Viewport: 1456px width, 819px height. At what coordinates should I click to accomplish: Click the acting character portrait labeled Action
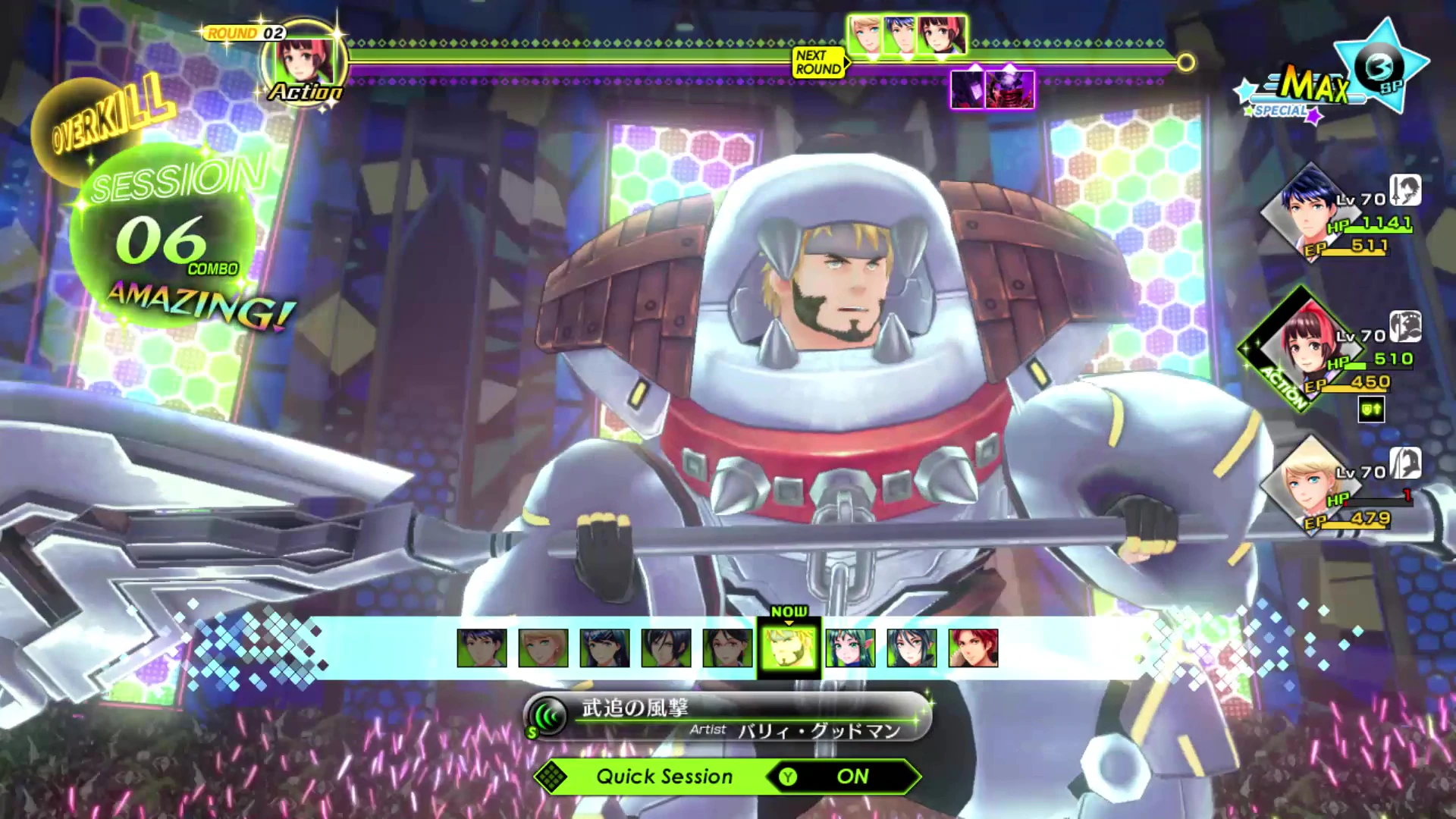tap(305, 62)
